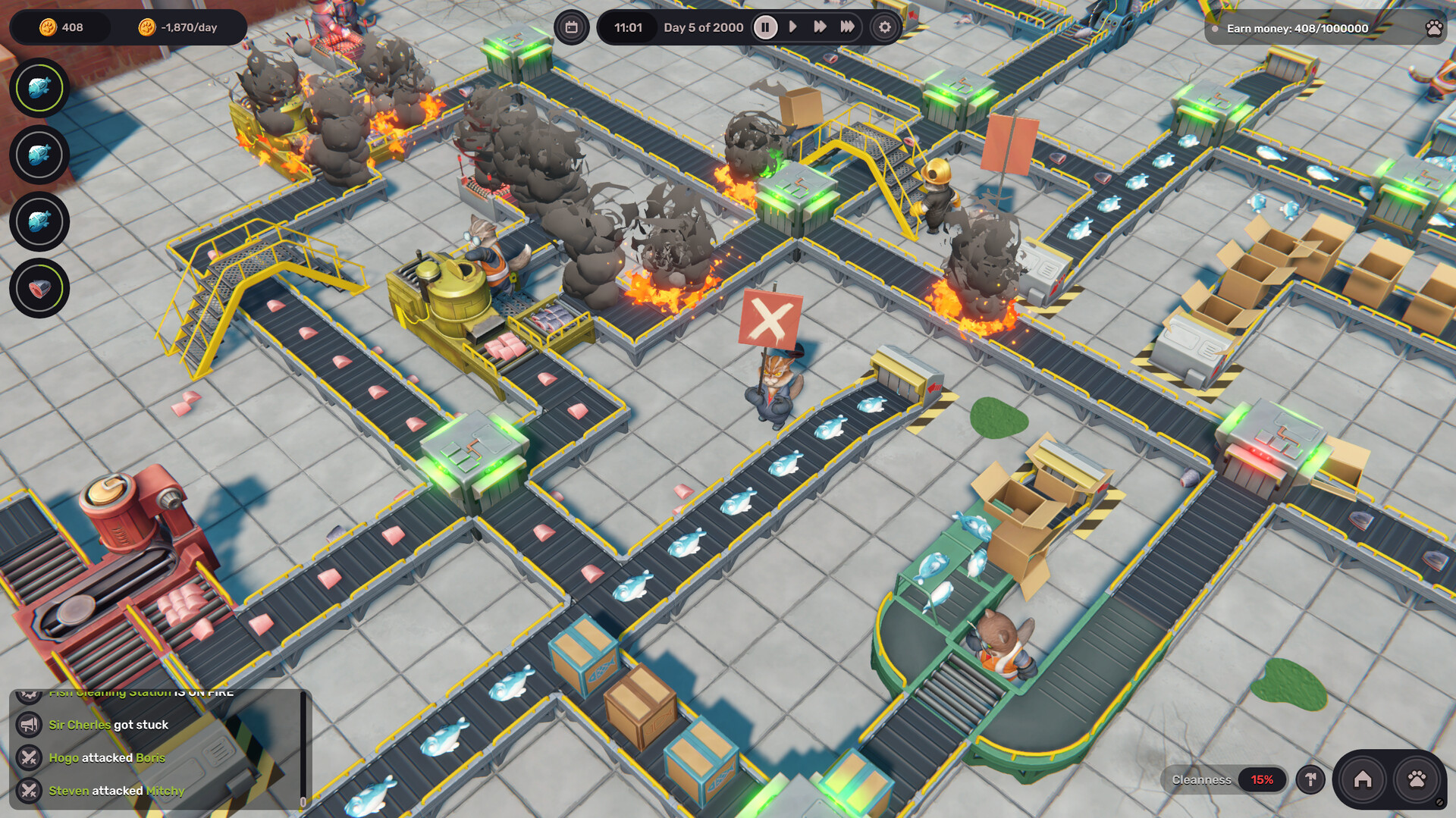Open the hammer build tool

1310,779
